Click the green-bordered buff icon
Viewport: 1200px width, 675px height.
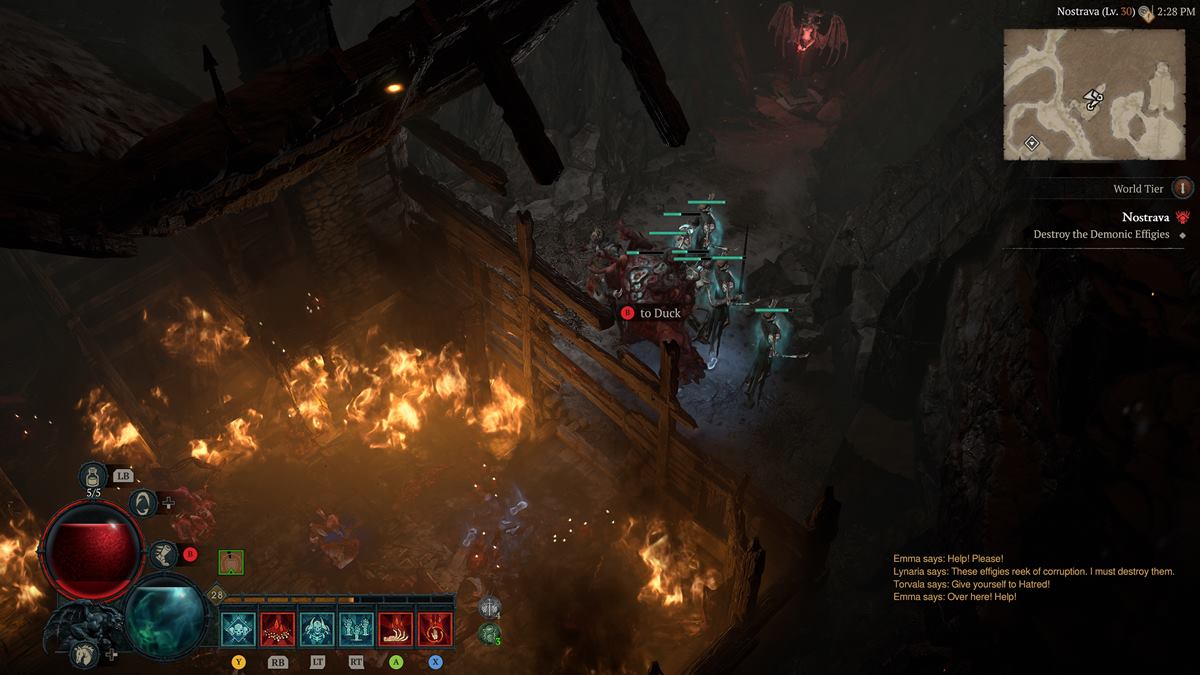tap(231, 562)
